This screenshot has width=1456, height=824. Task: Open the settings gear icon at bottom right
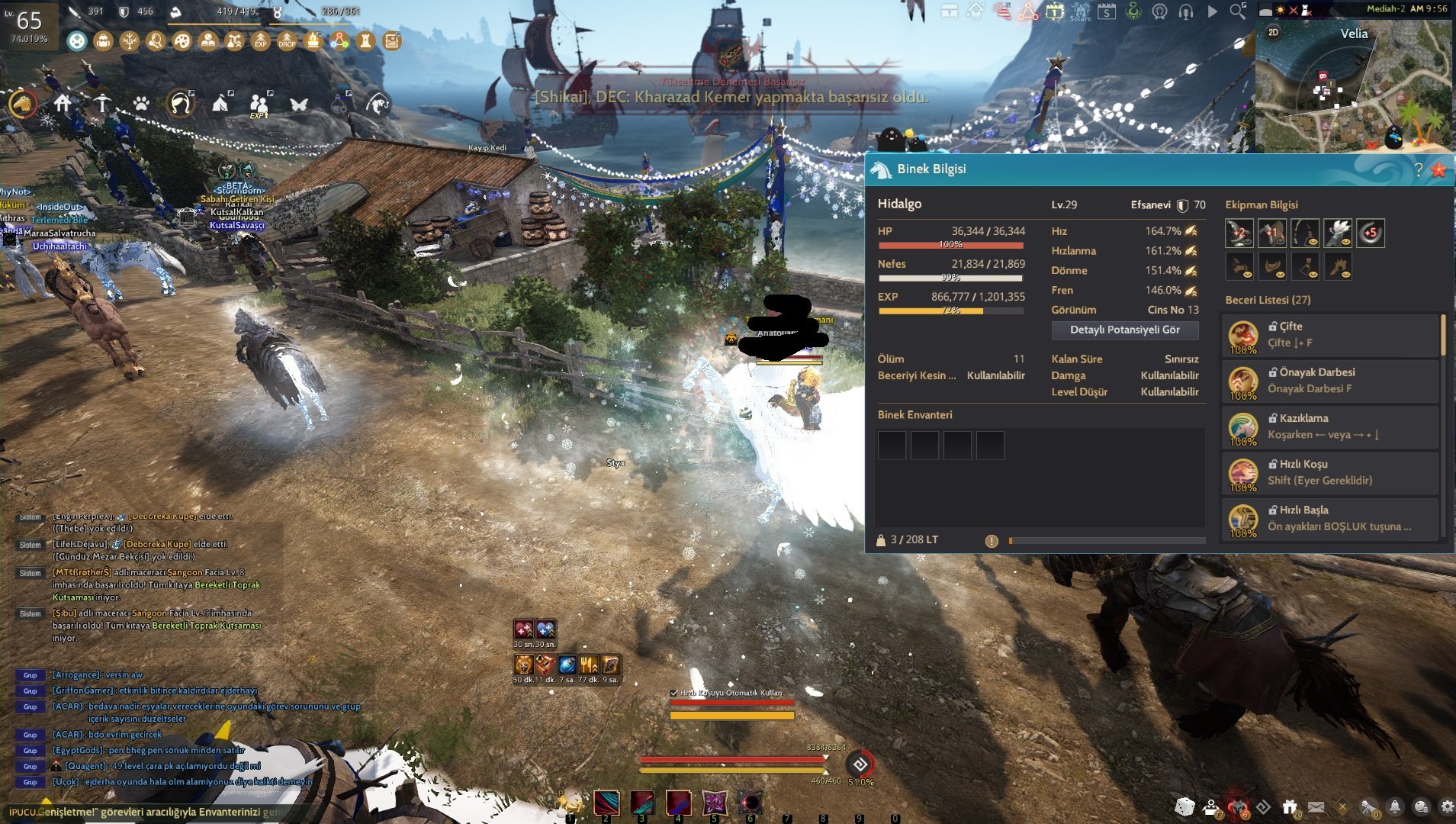(x=1446, y=806)
